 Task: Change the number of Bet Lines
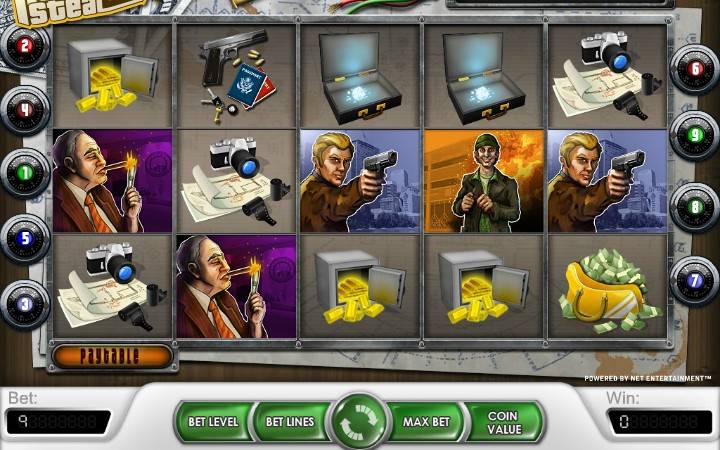289,421
